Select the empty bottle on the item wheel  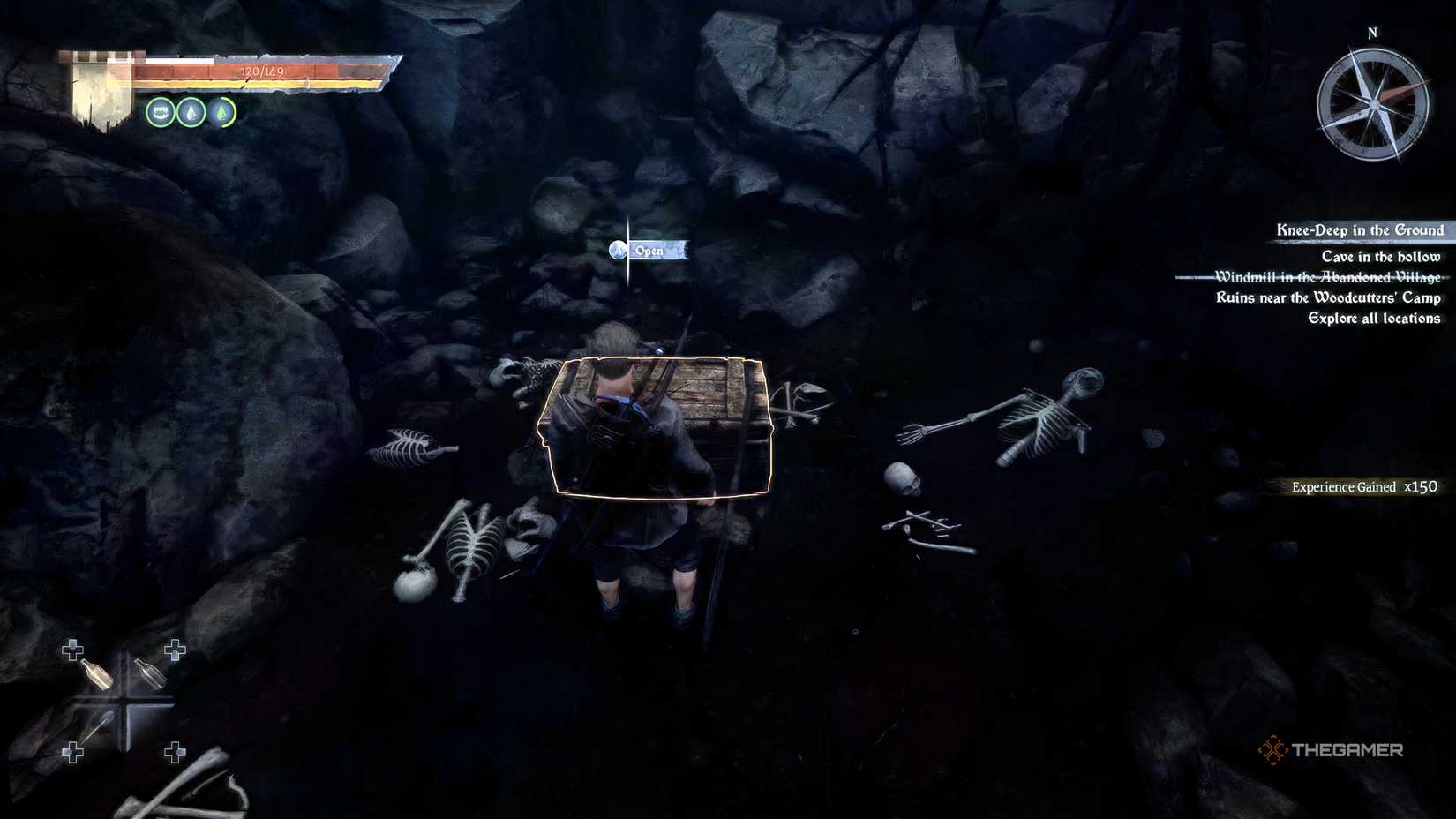coord(151,674)
